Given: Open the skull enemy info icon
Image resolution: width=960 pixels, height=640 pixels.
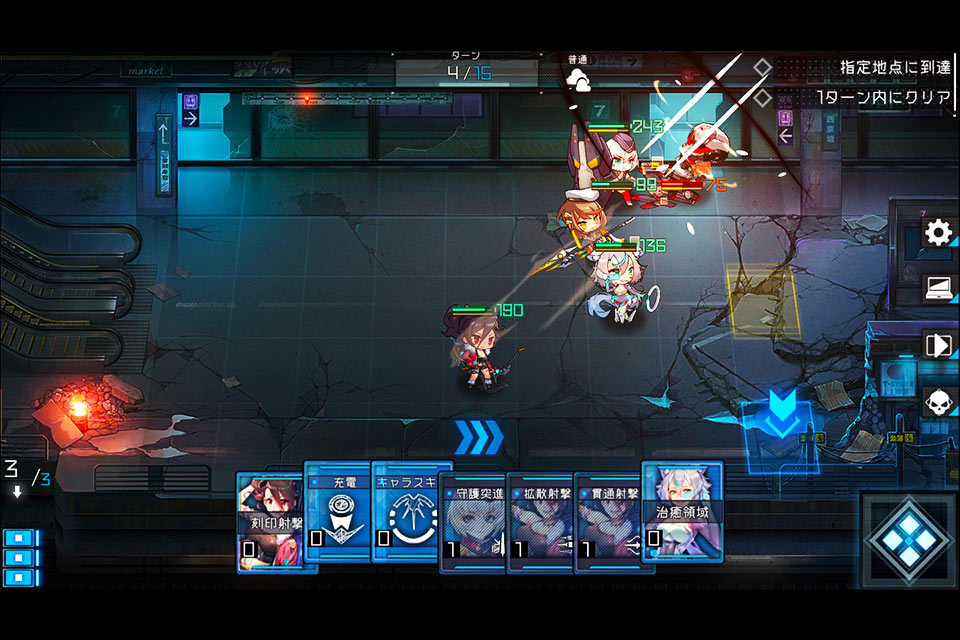Looking at the screenshot, I should coord(938,402).
